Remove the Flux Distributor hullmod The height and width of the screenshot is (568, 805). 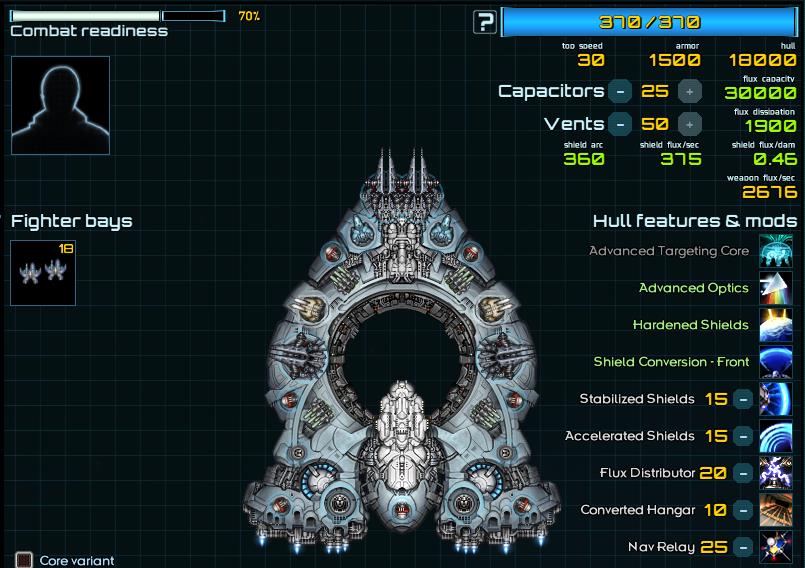click(x=743, y=473)
